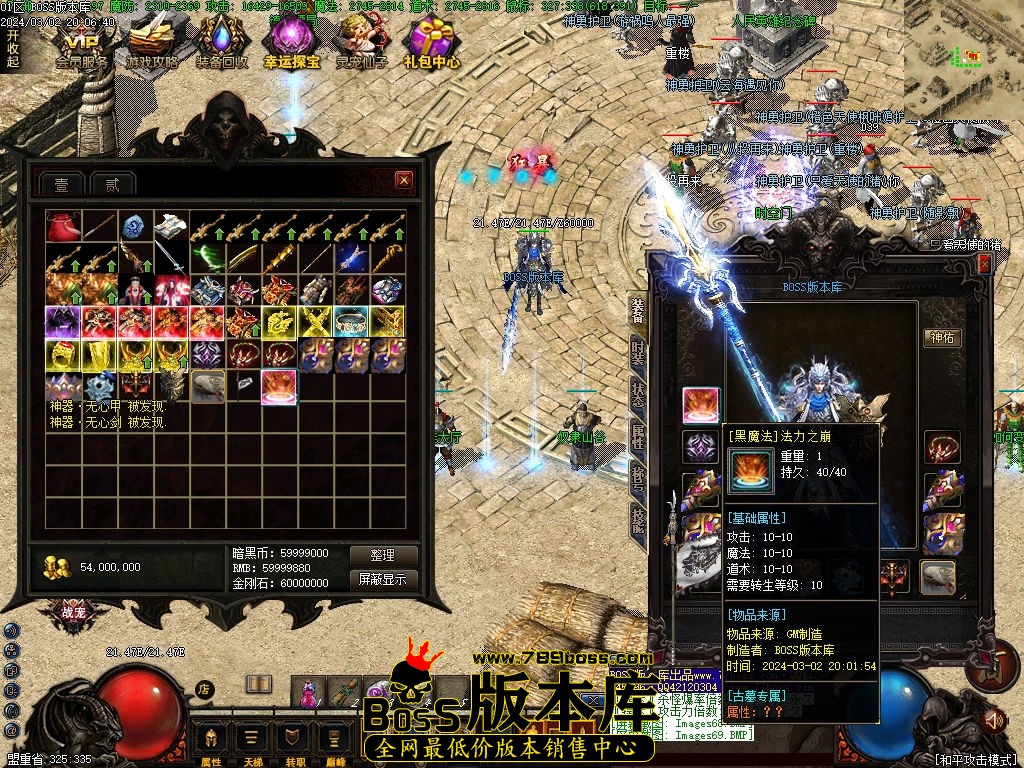The image size is (1024, 768).
Task: Open the 礼包中心 gift center
Action: click(x=432, y=45)
